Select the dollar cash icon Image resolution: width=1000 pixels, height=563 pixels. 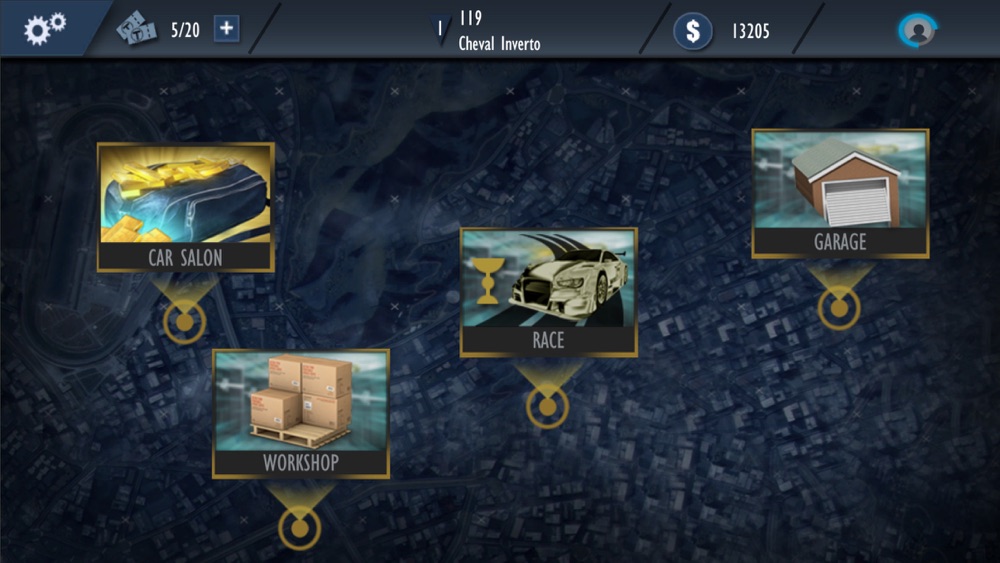(x=693, y=30)
